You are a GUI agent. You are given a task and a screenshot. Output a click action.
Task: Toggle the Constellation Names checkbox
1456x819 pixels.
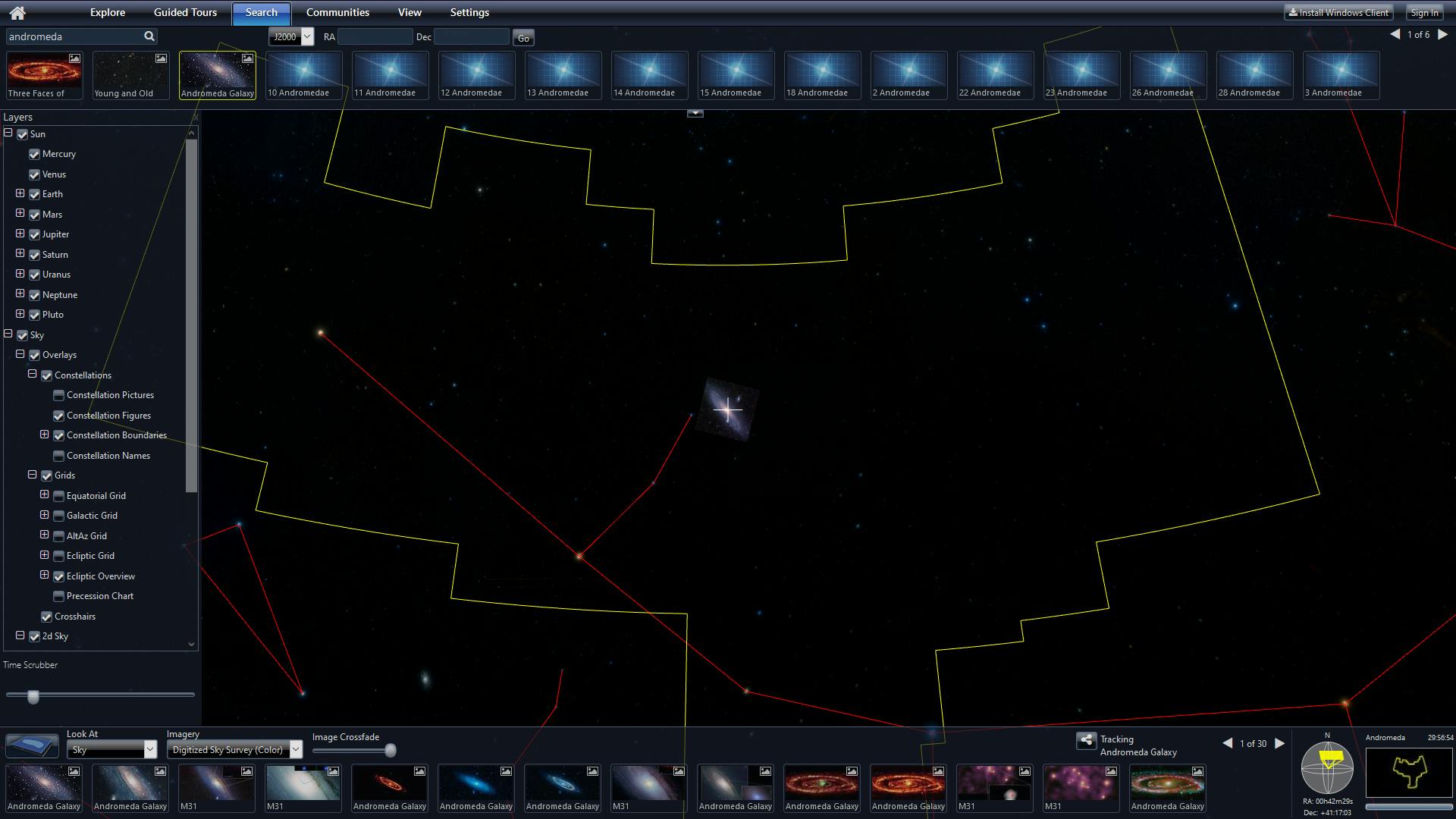tap(59, 456)
